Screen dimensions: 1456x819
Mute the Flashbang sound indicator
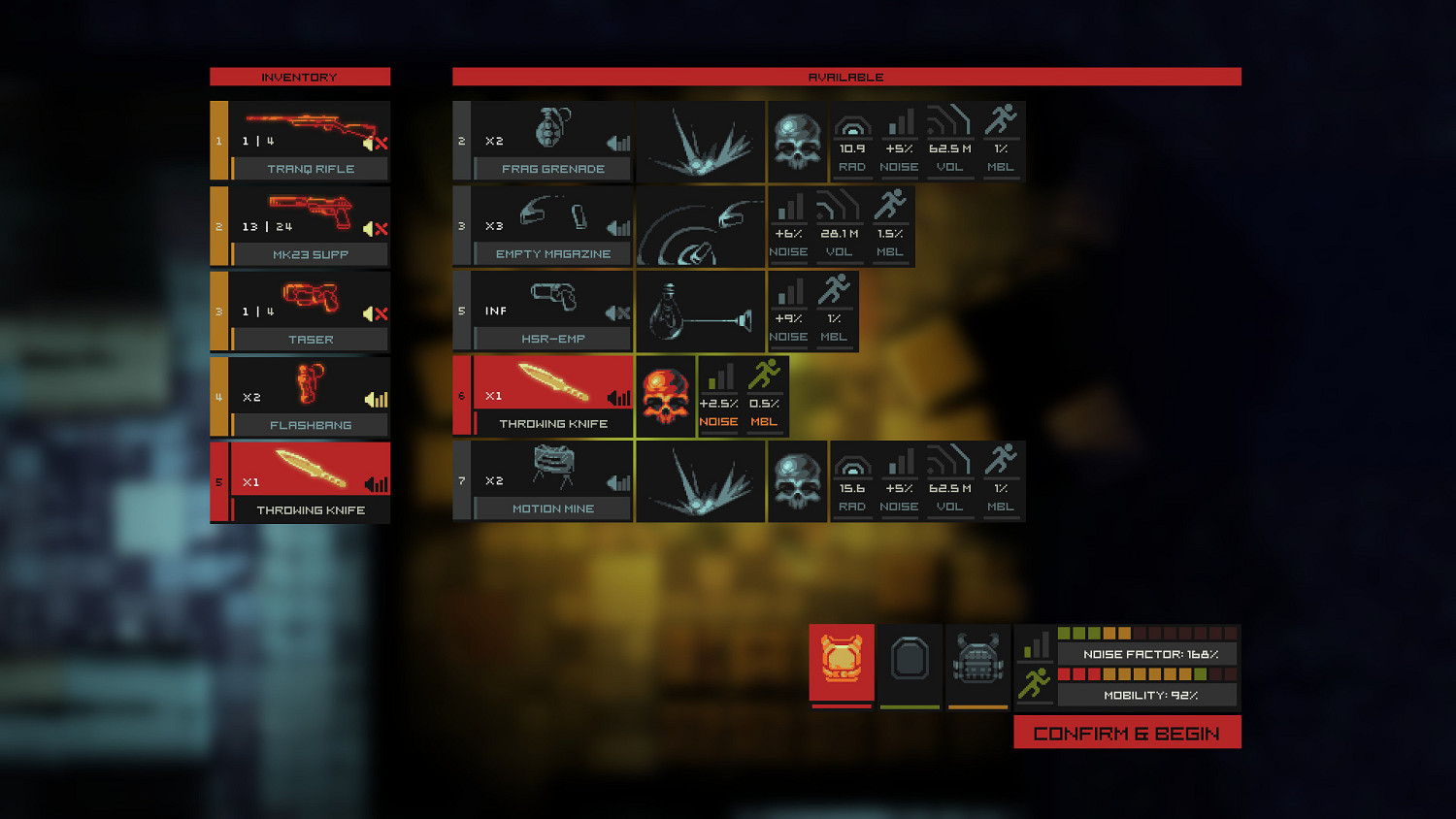(377, 399)
